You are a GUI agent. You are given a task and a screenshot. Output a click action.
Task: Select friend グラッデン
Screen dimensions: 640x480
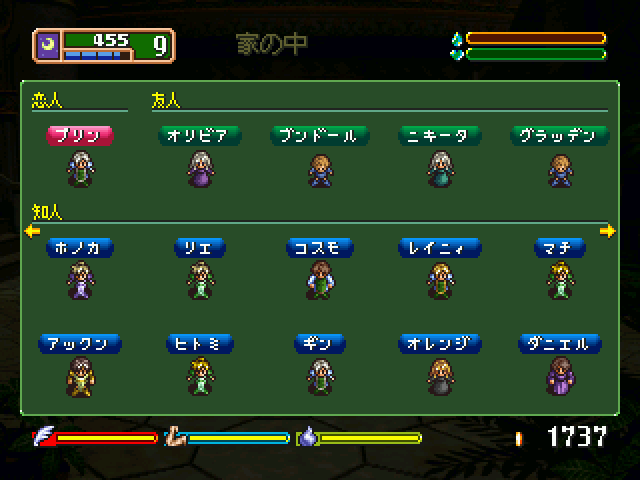tap(559, 135)
